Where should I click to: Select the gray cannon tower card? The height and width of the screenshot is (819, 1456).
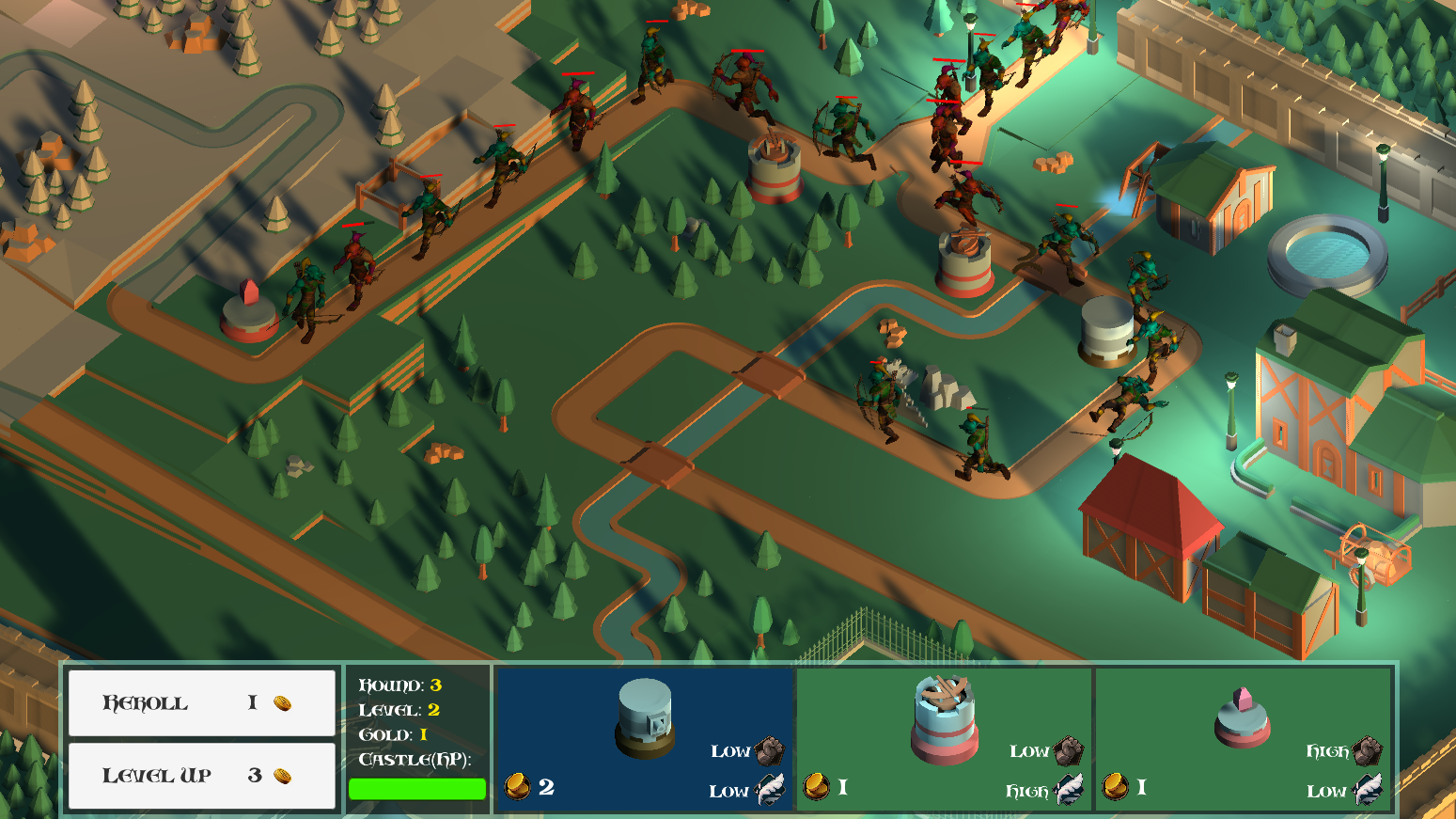[x=645, y=738]
